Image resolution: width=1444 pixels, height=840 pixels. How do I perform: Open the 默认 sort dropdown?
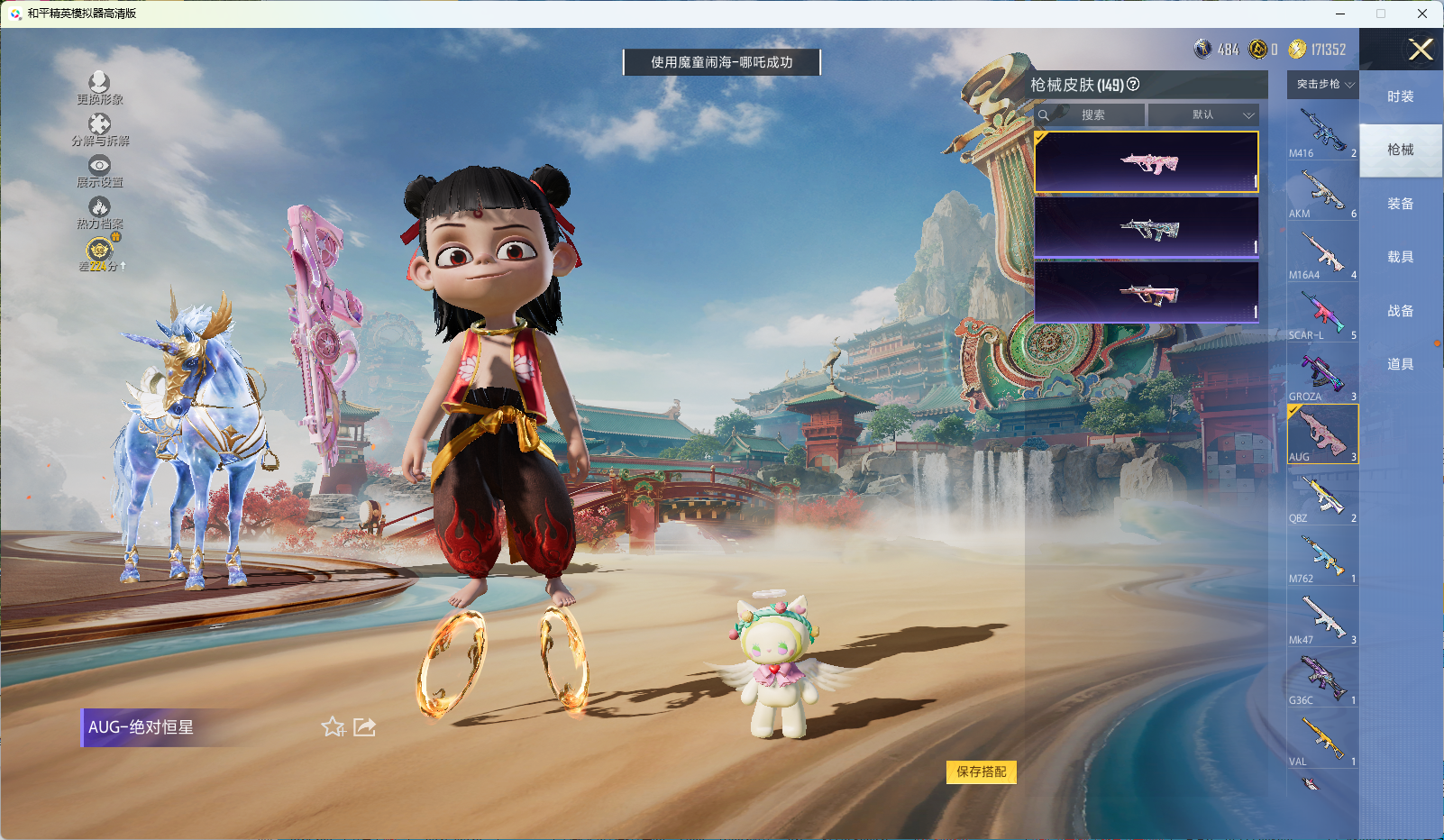click(1203, 115)
